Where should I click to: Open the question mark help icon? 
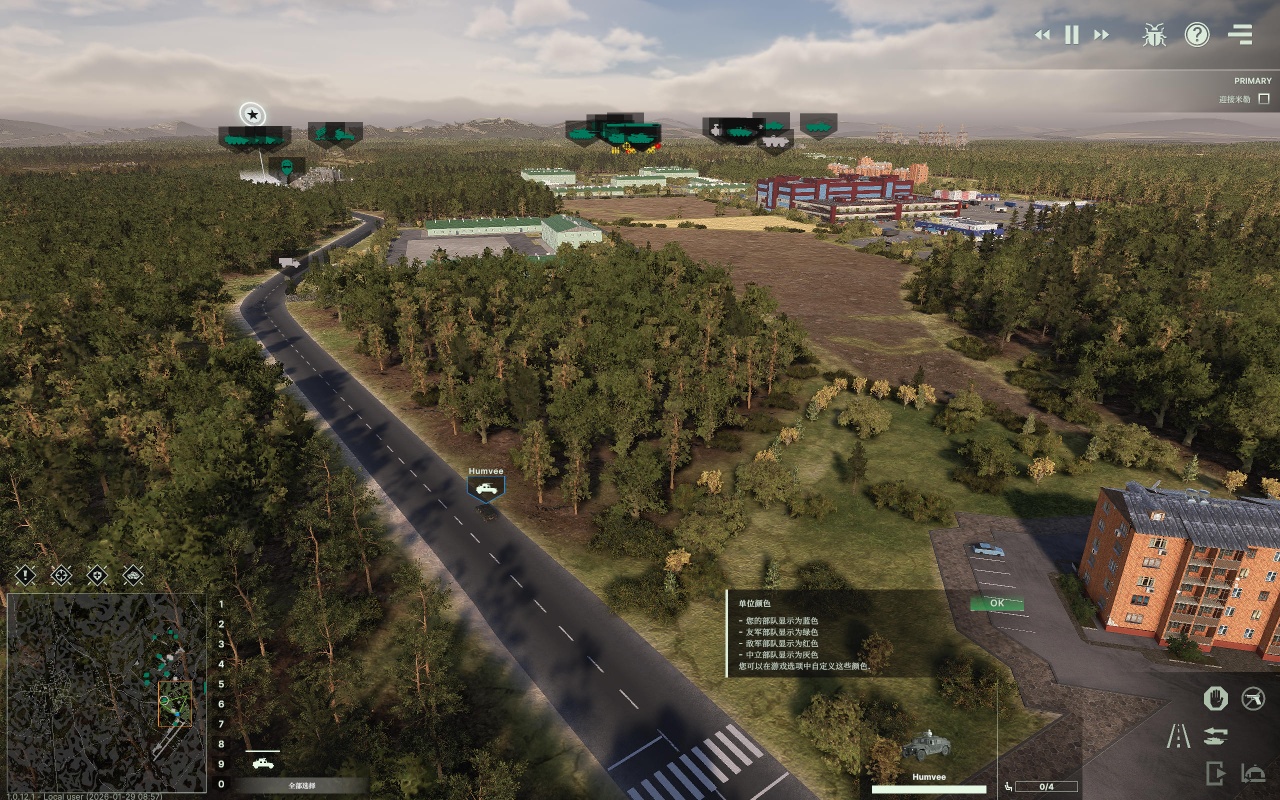tap(1197, 34)
